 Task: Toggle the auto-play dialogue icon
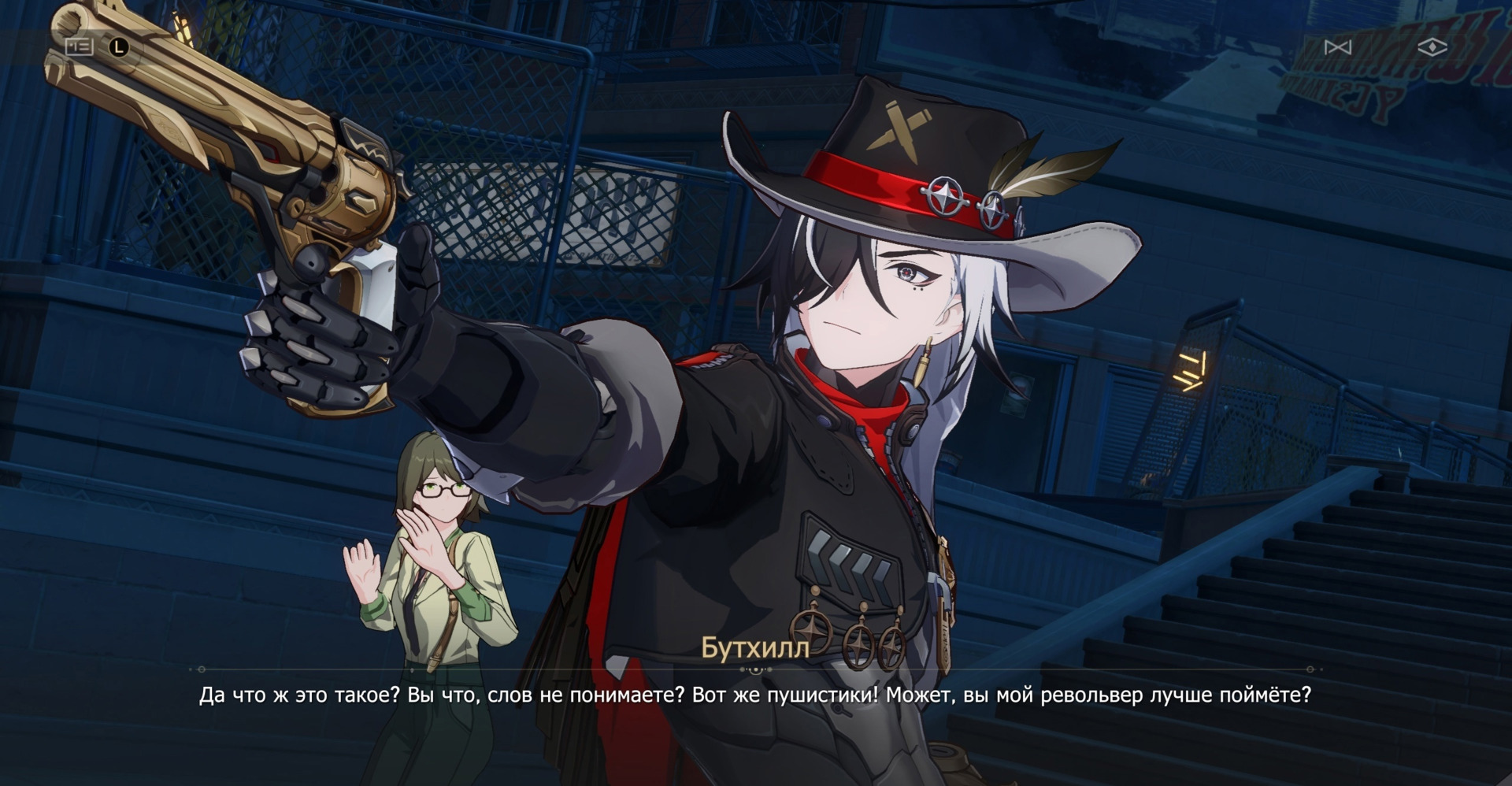[x=1338, y=48]
